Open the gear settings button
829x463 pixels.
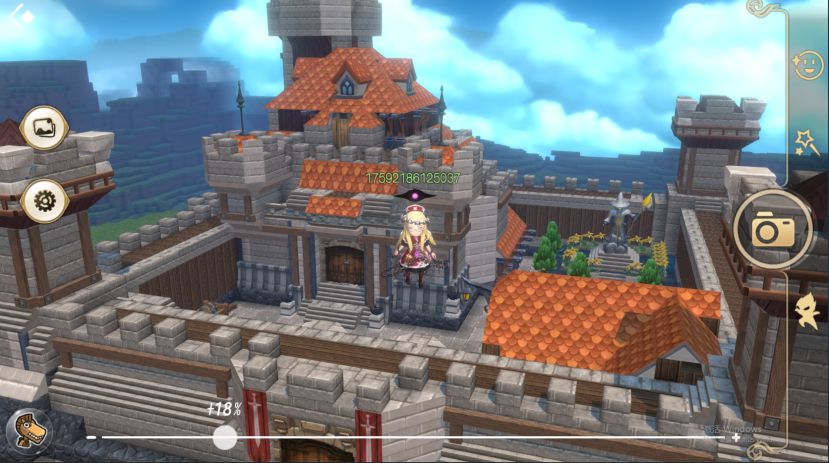click(x=44, y=201)
